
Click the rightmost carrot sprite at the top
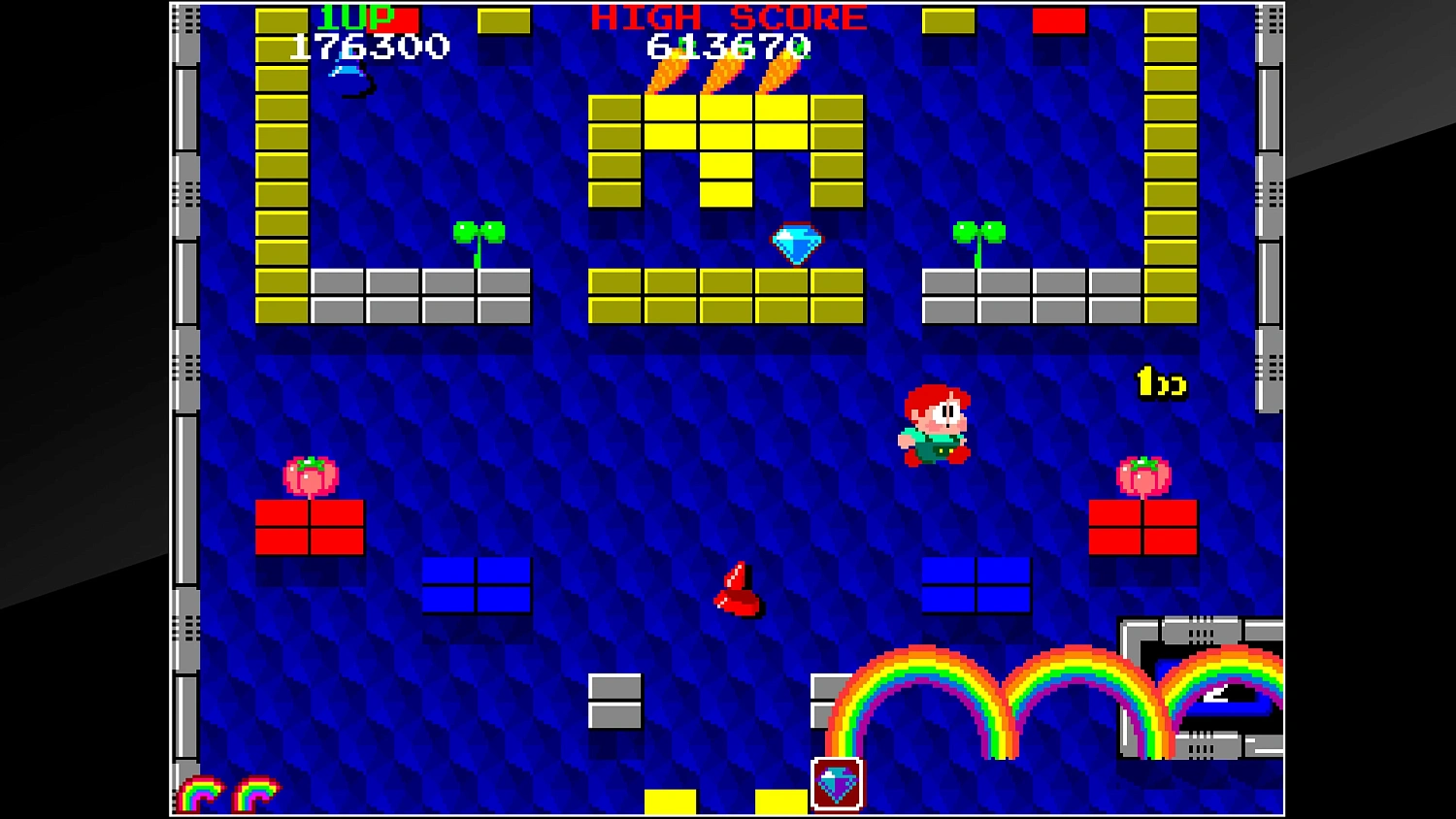(777, 73)
